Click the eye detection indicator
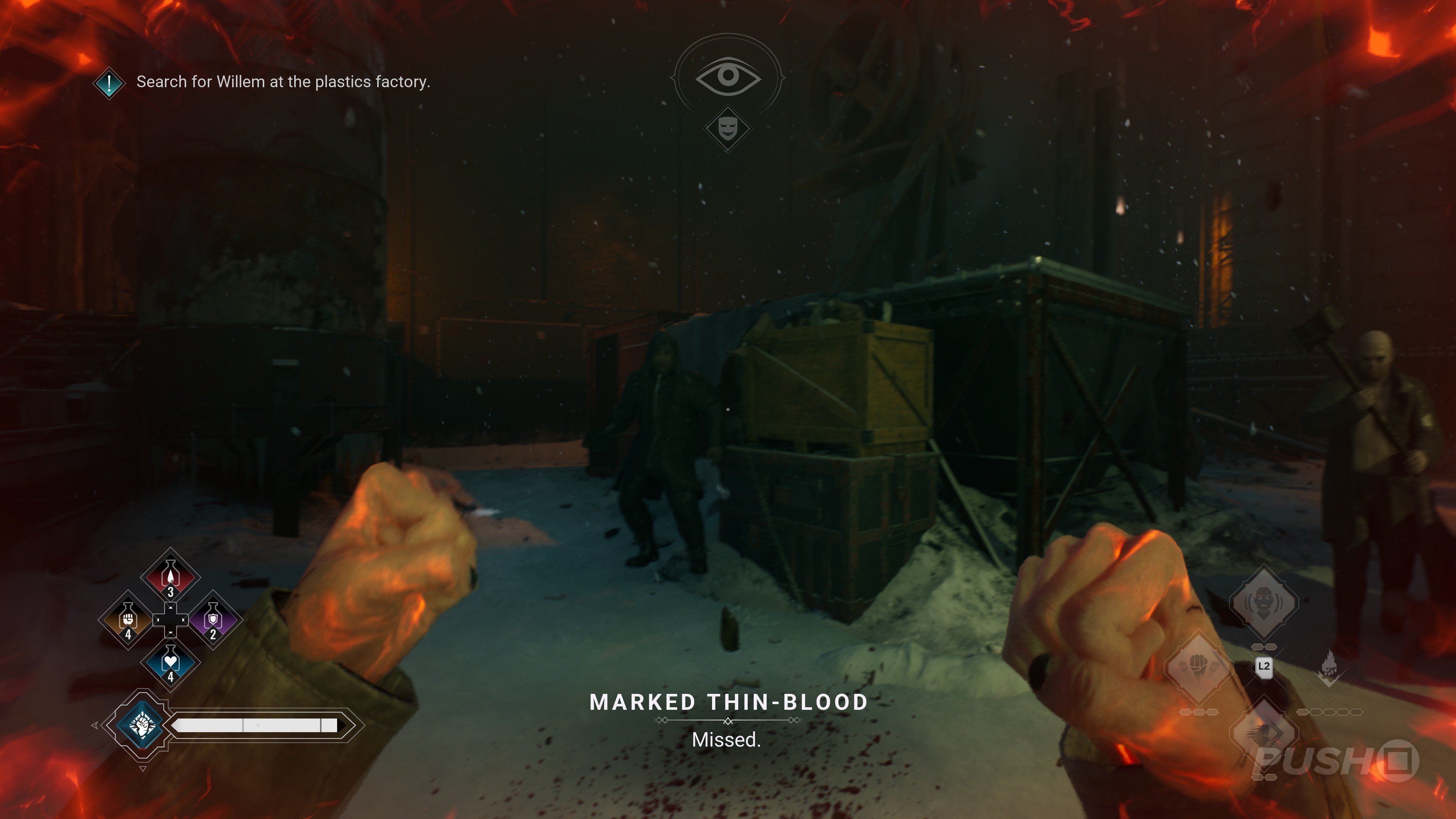The image size is (1456, 819). coord(728,76)
